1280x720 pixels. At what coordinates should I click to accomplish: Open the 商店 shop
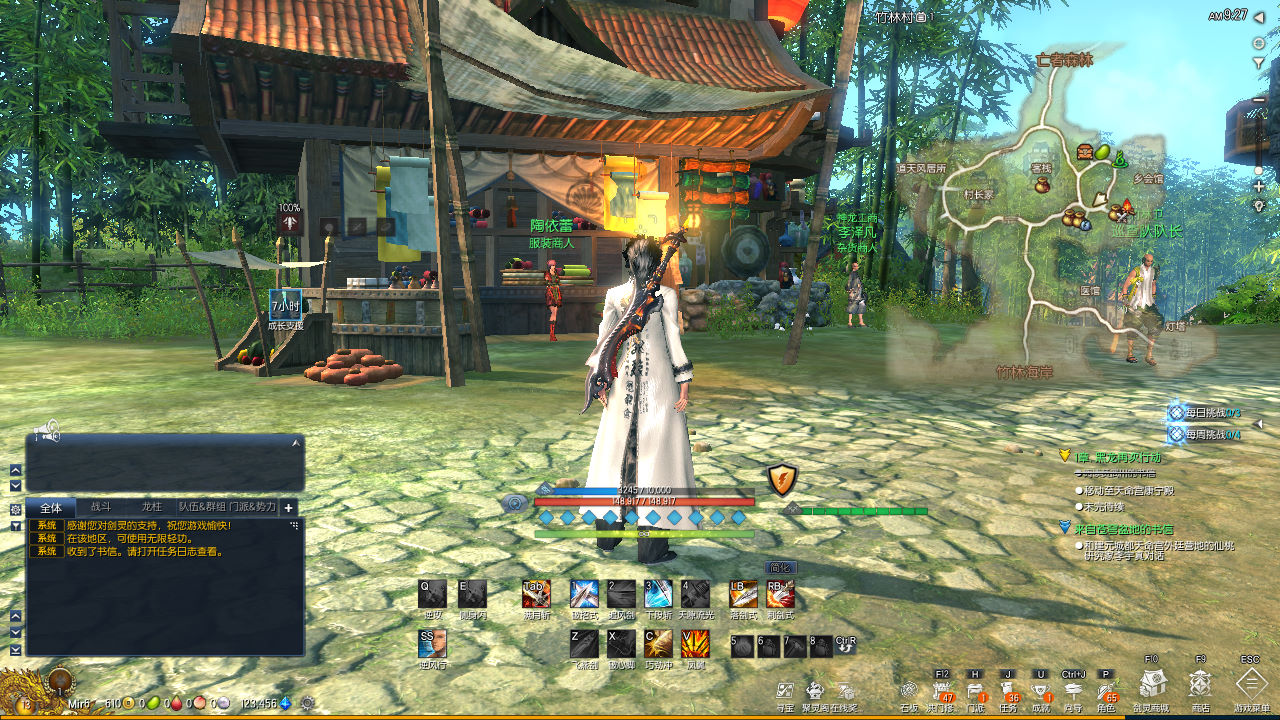[x=1200, y=685]
